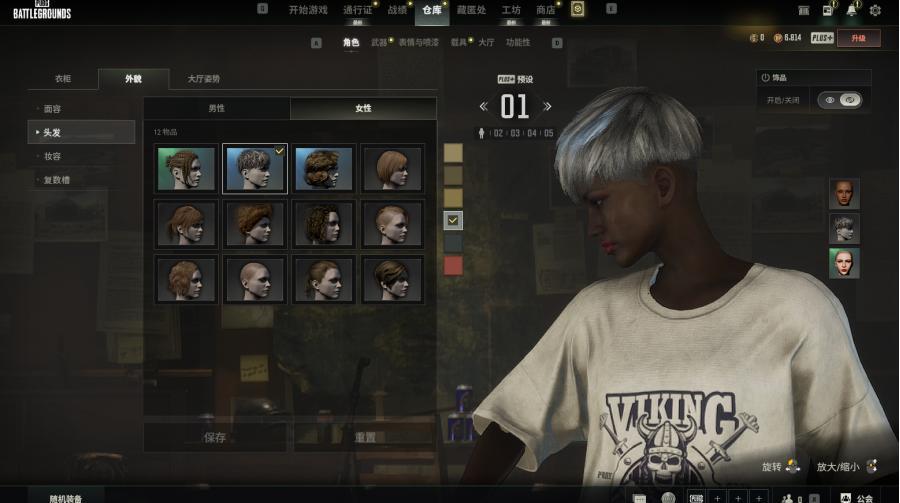Viewport: 900px width, 503px height.
Task: Choose the 面容 face category
Action: (x=52, y=108)
